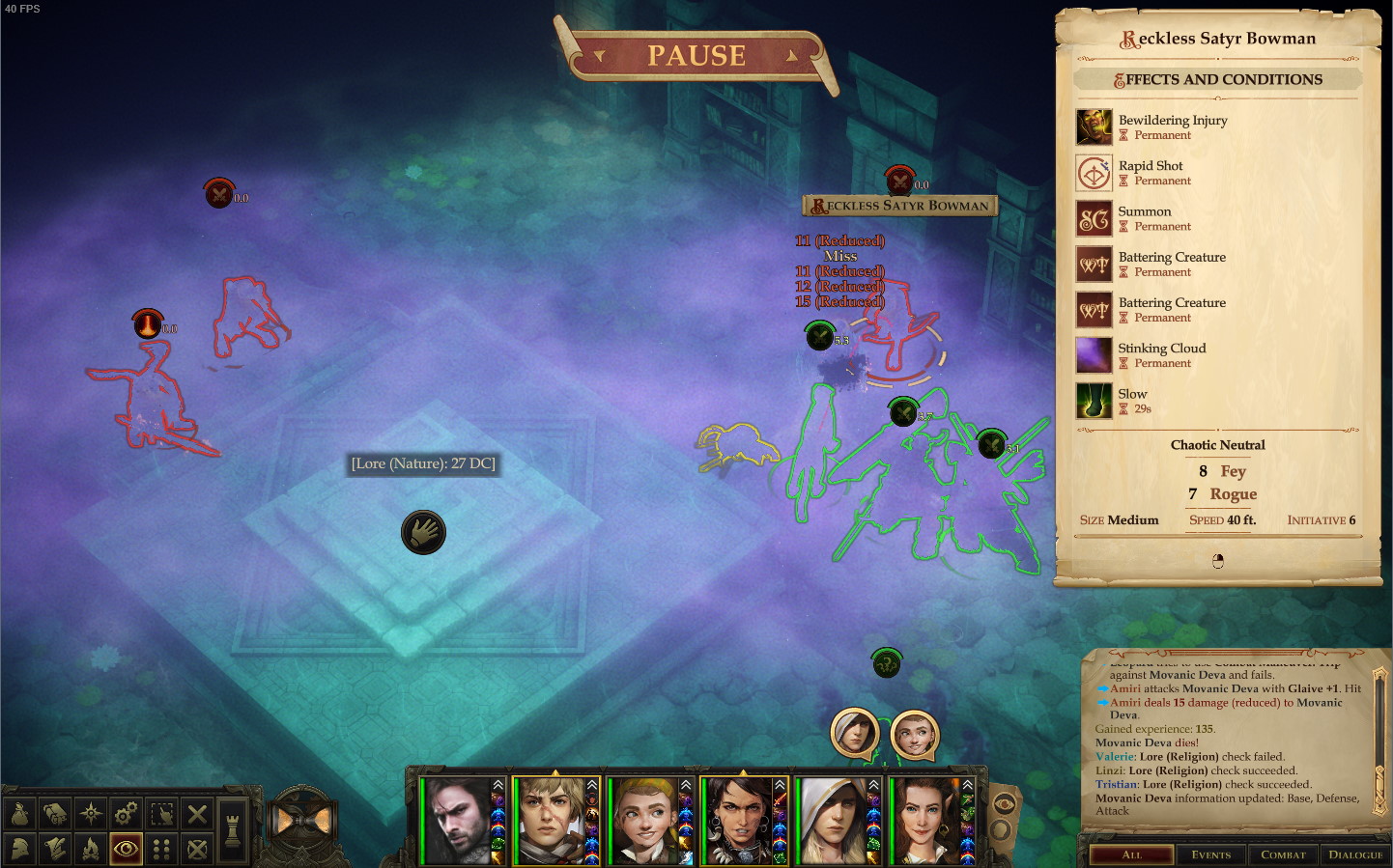Select the All log filter tab
Screen dimensions: 1393x868
click(1131, 854)
